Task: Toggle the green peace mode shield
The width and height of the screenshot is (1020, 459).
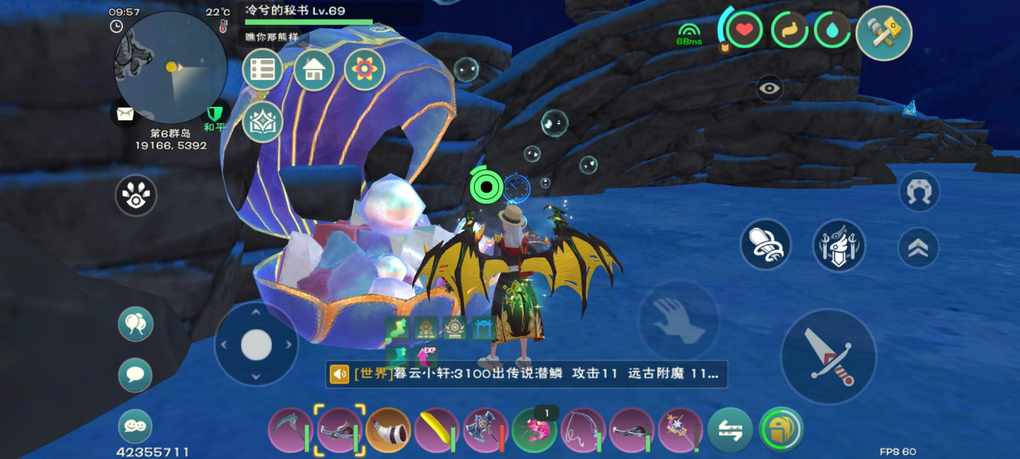Action: coord(213,113)
